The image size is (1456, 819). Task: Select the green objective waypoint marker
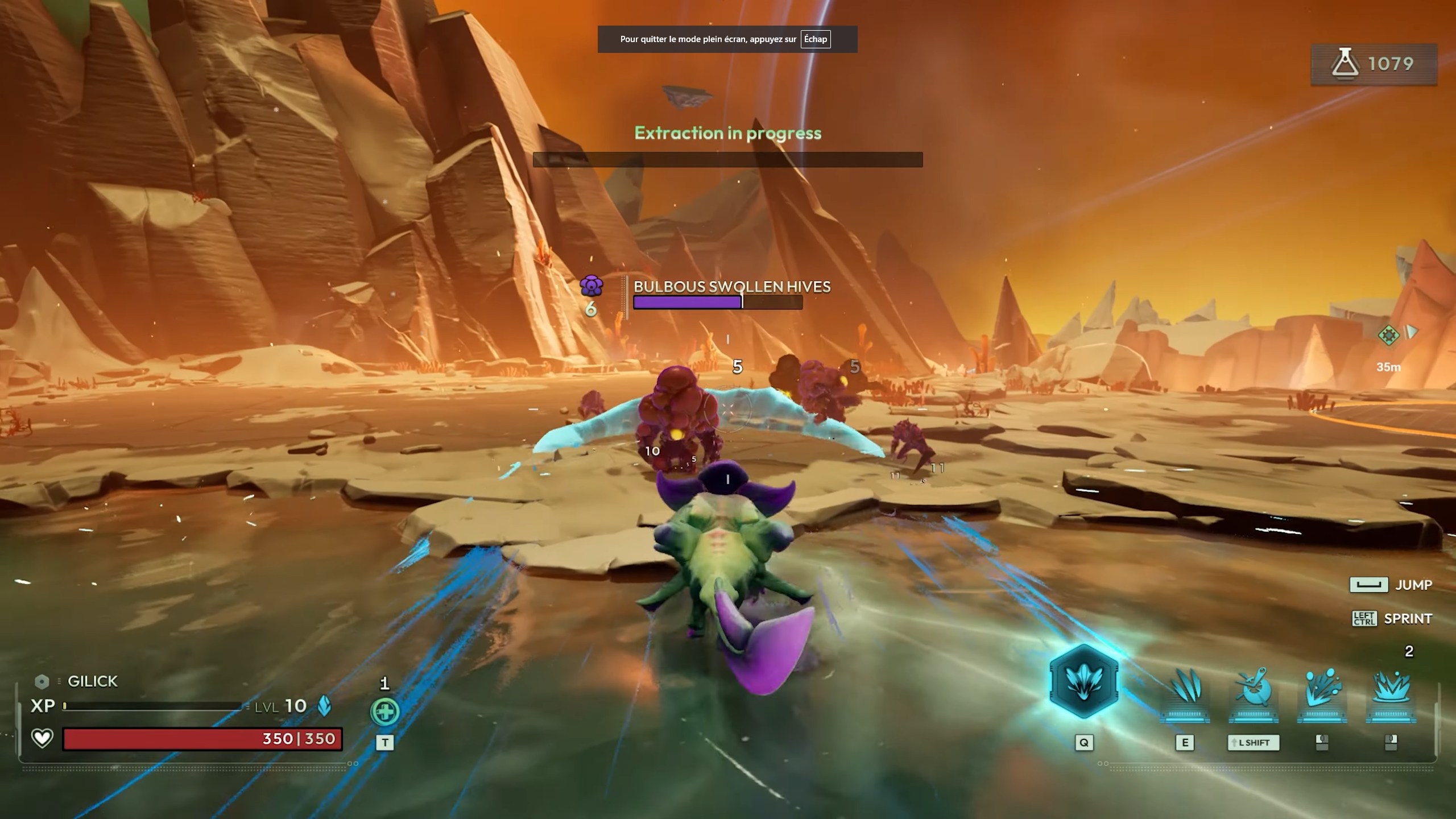click(x=1388, y=335)
